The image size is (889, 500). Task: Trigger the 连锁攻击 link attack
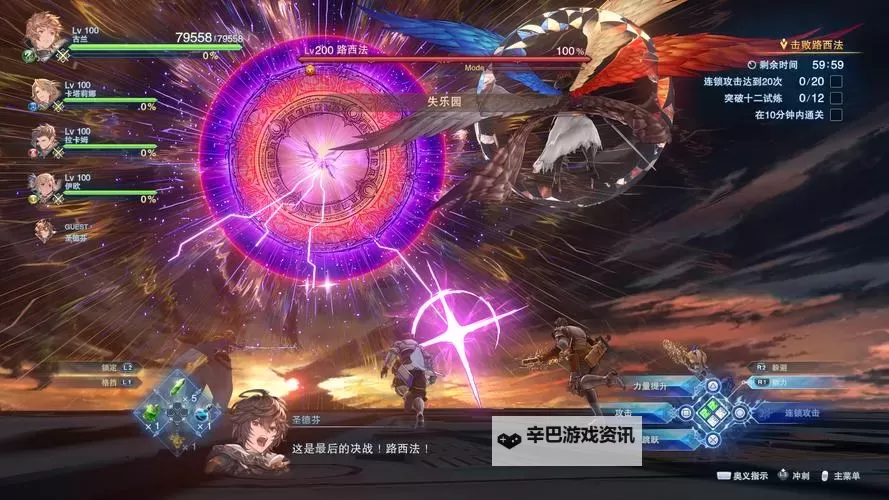pos(800,412)
